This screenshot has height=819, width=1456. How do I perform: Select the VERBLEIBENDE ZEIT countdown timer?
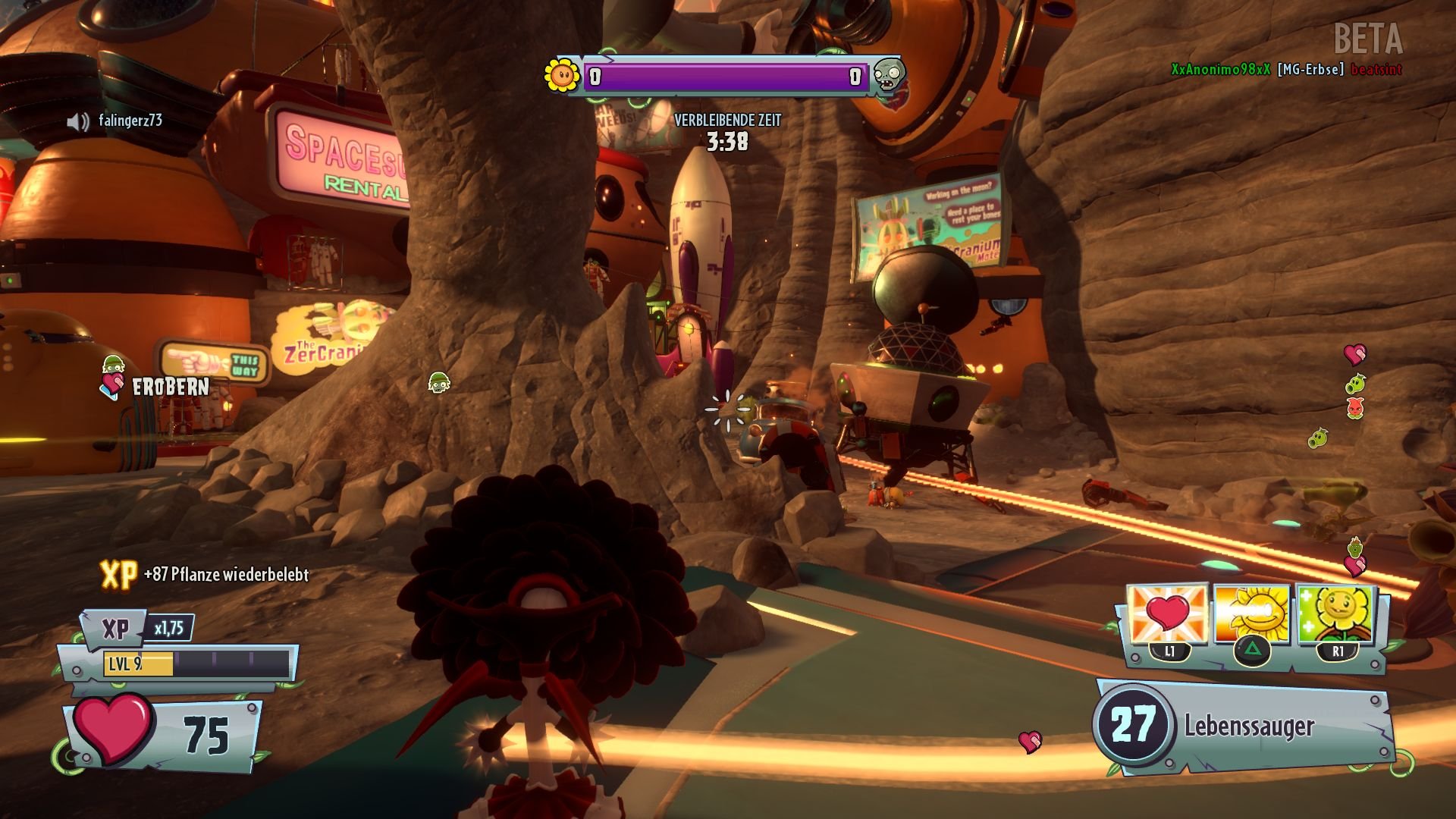(726, 130)
